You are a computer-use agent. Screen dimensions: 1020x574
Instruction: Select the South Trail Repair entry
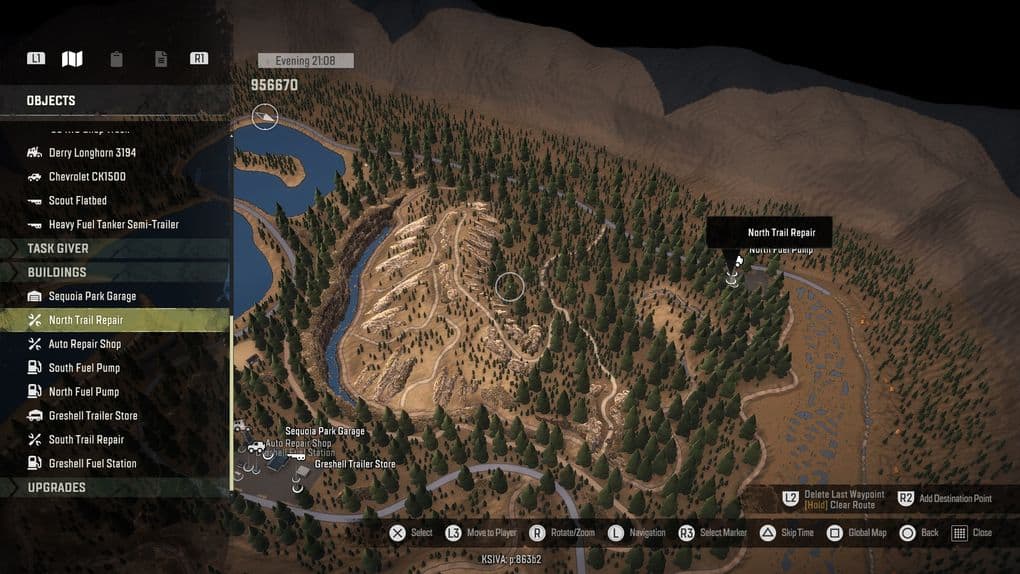click(x=86, y=440)
